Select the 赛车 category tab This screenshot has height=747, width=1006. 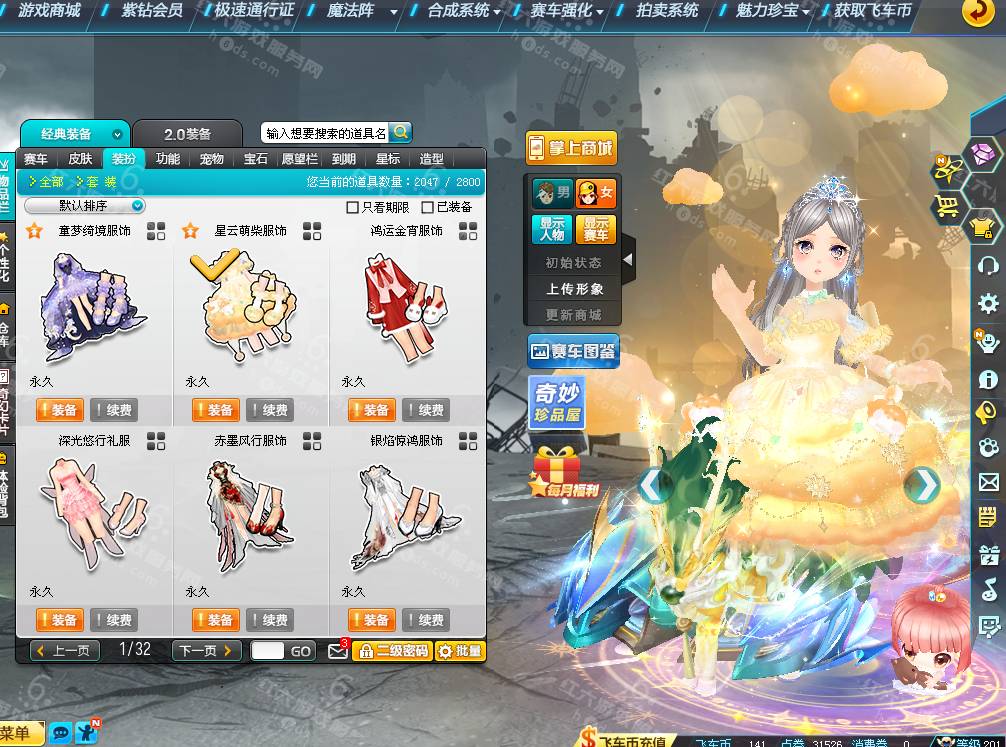(x=36, y=159)
